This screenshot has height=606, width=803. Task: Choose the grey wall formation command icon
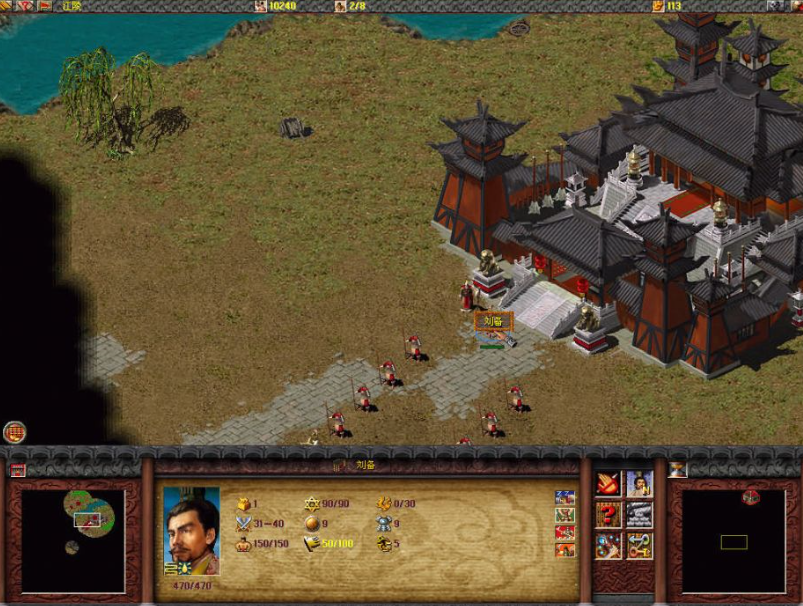click(639, 515)
